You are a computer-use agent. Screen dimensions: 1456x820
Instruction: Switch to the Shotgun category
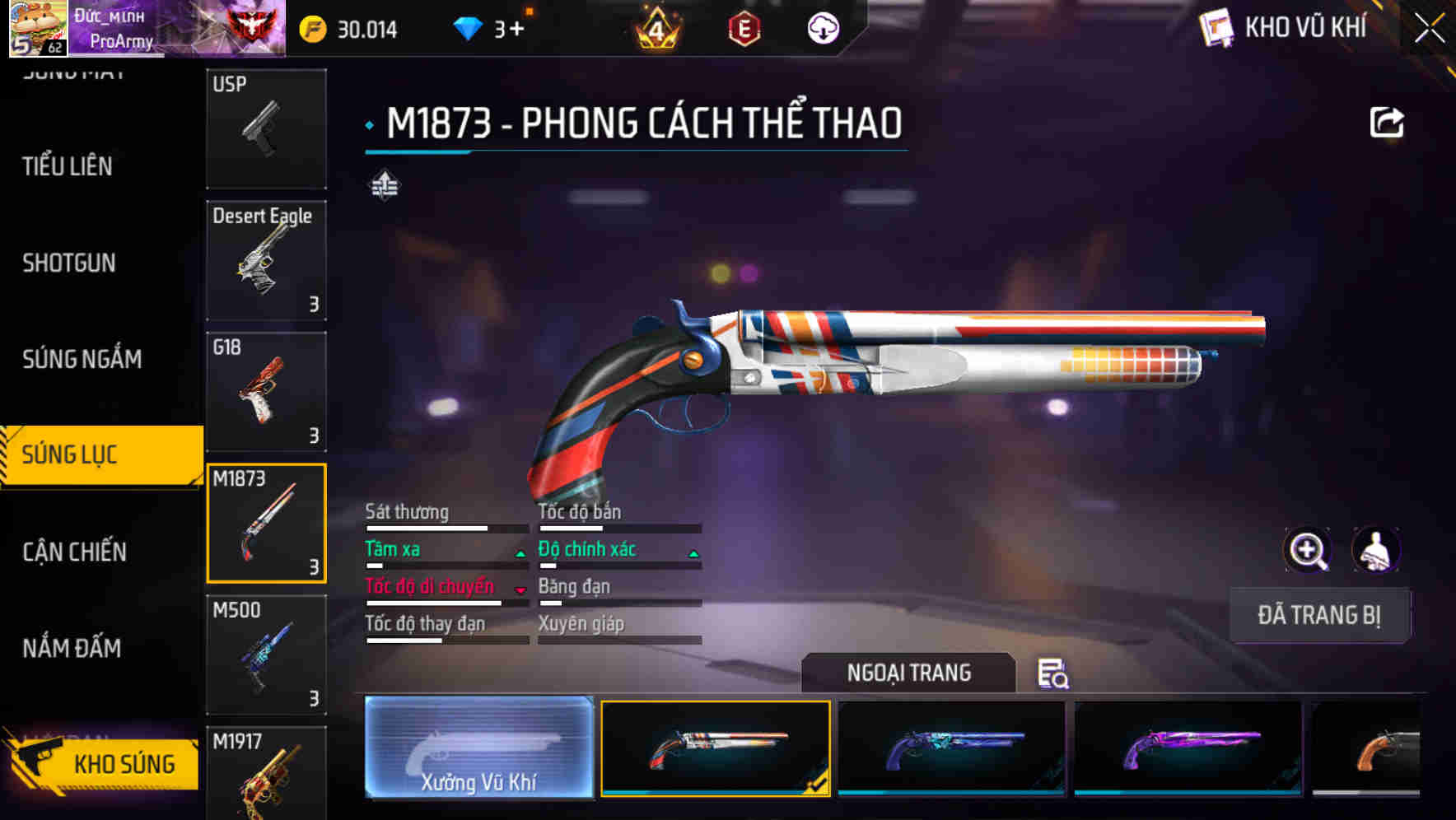[x=69, y=263]
